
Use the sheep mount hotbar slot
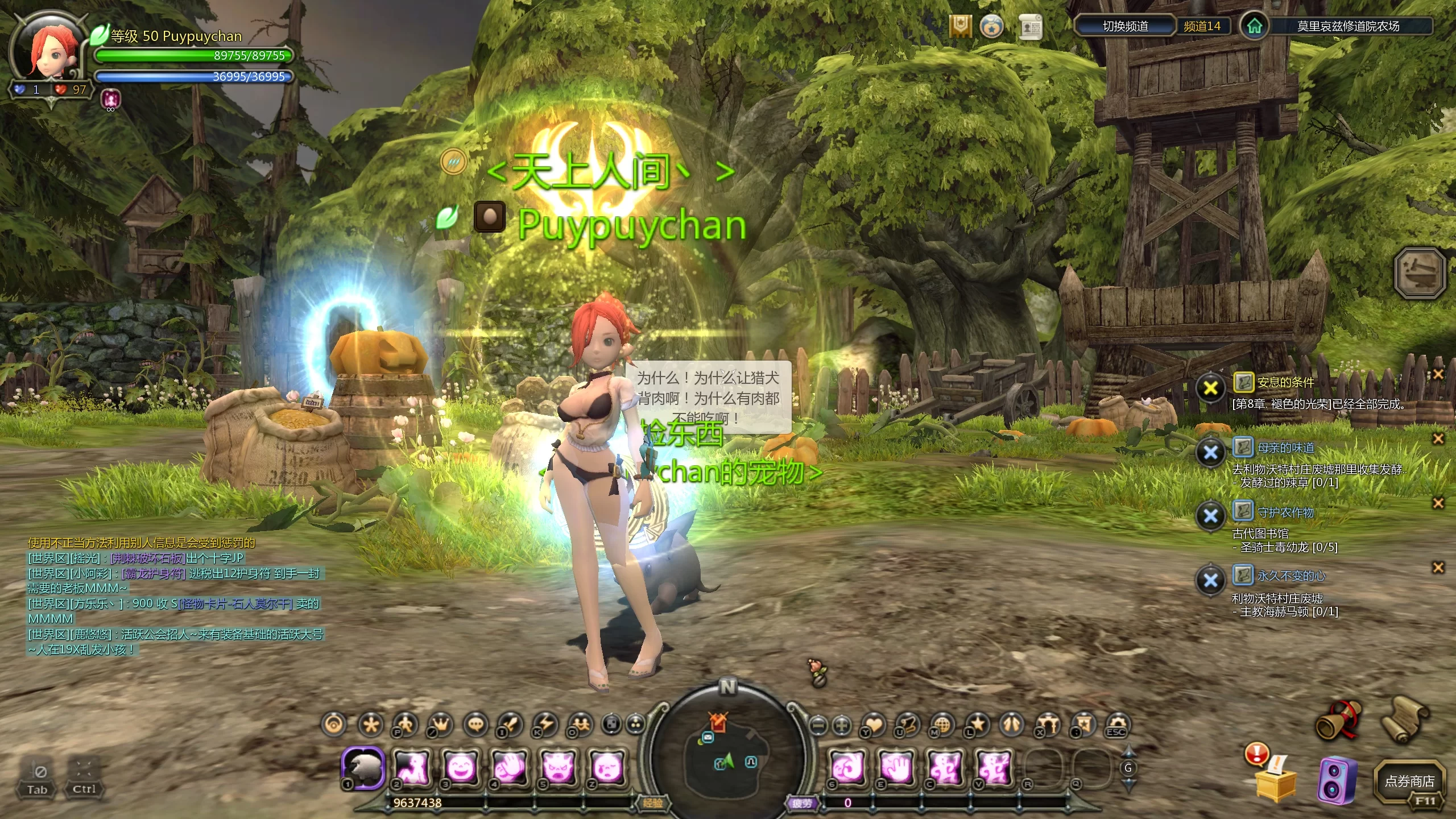tap(363, 767)
